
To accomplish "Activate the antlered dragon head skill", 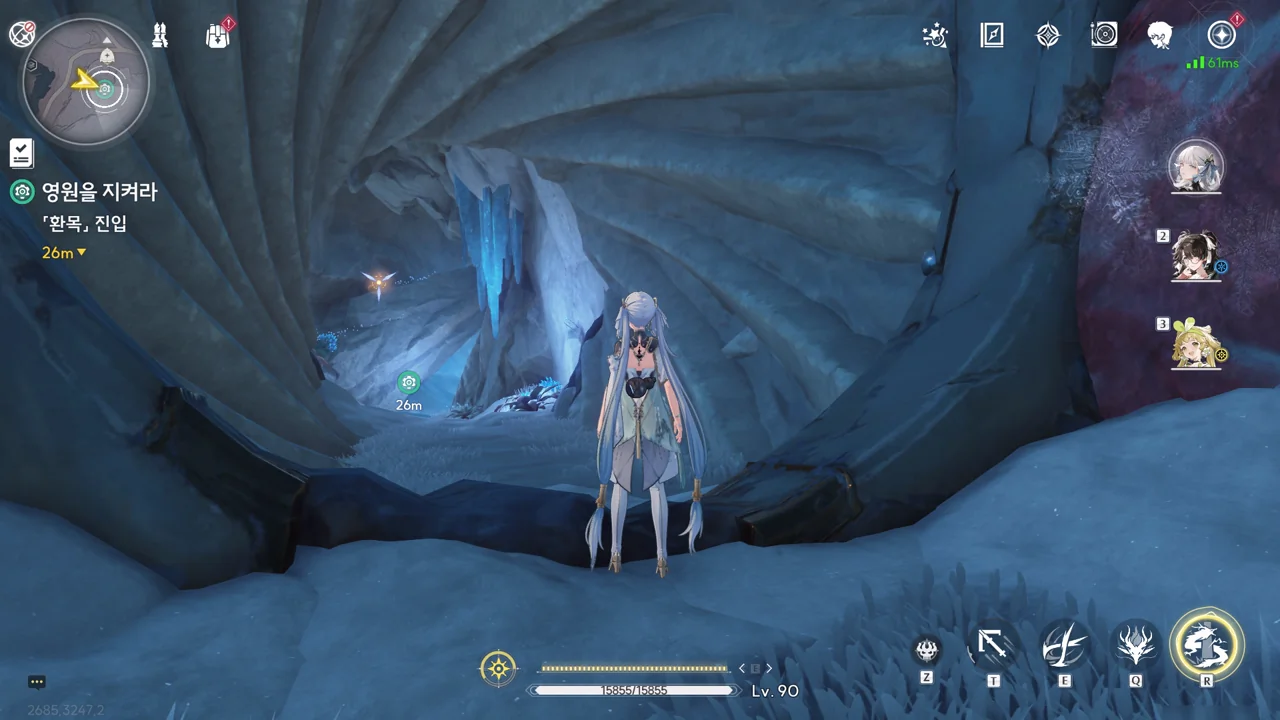I will tap(1136, 645).
